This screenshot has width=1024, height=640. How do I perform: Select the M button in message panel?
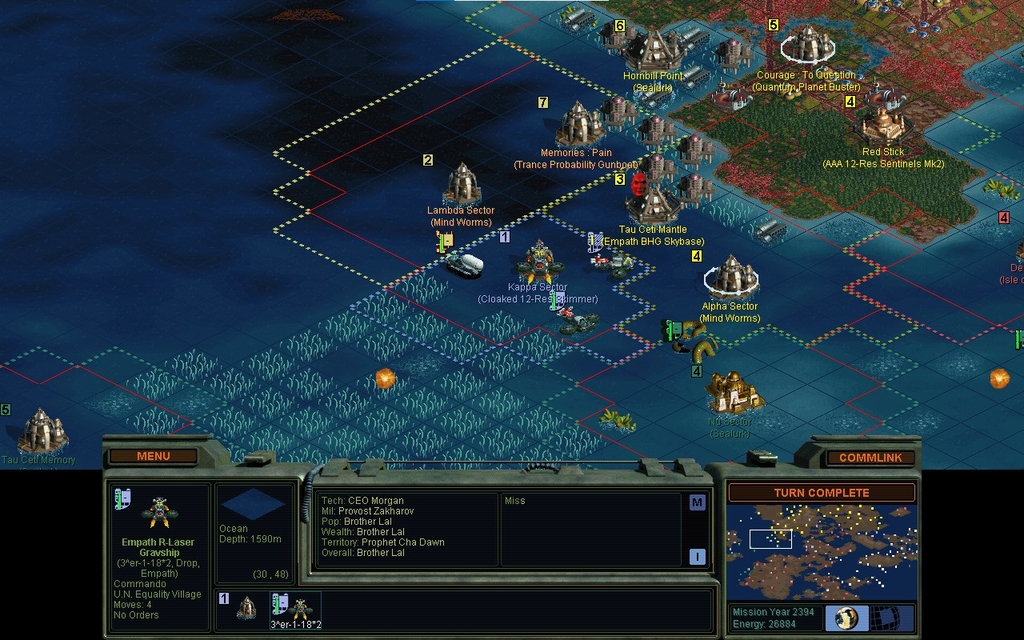point(697,503)
